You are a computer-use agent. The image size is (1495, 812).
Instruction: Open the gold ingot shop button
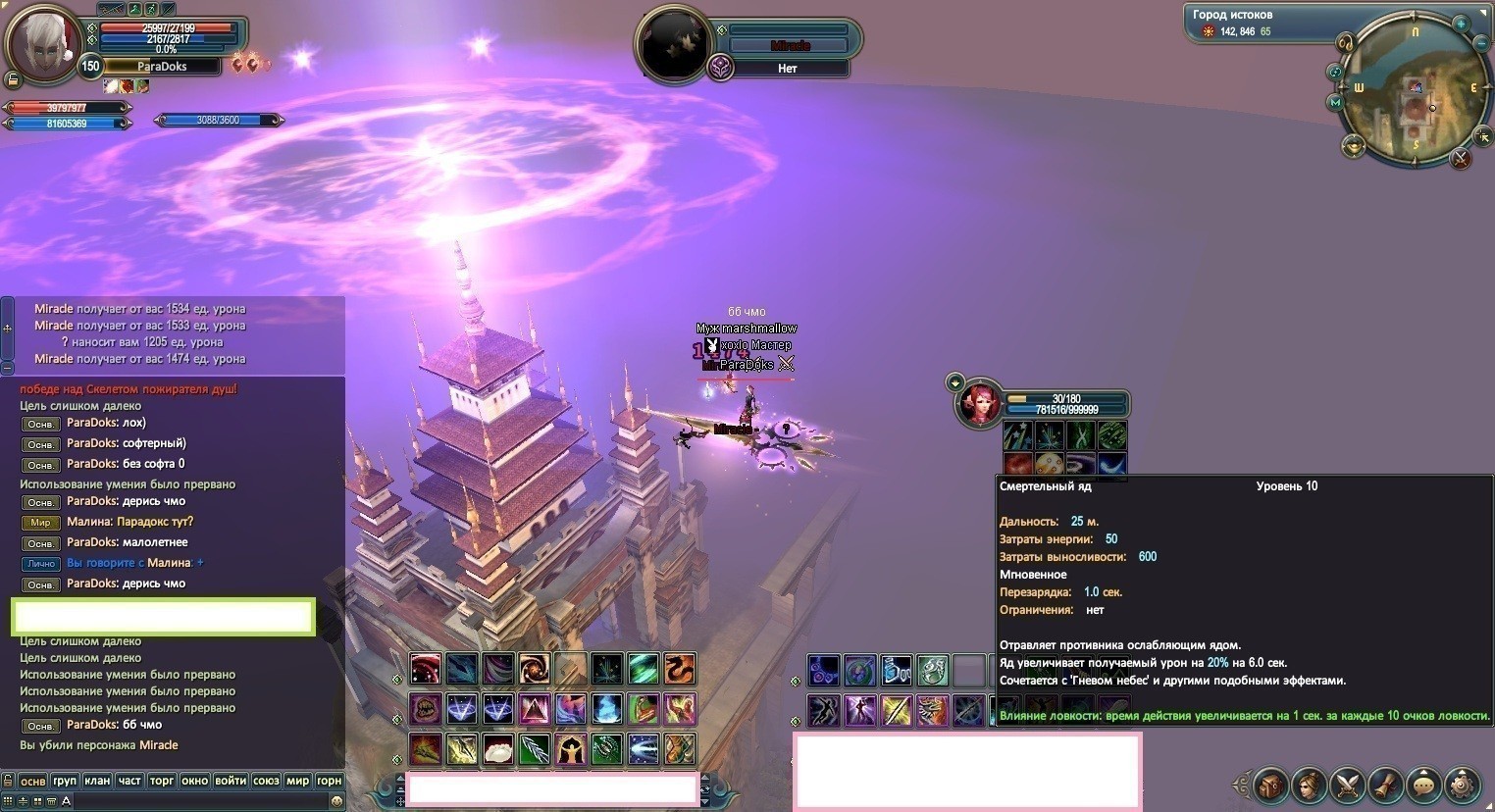[1354, 147]
